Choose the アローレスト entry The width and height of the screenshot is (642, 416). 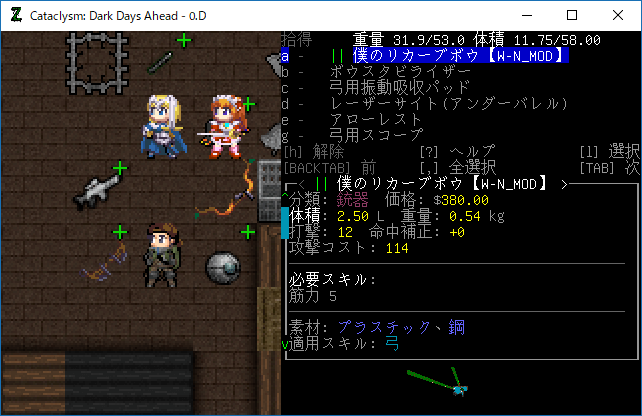pos(375,120)
